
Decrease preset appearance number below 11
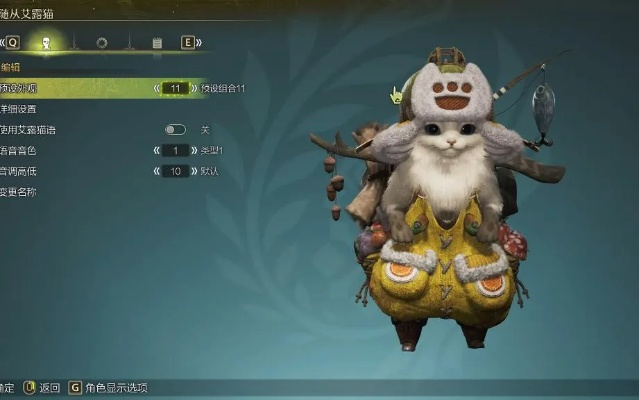(157, 88)
